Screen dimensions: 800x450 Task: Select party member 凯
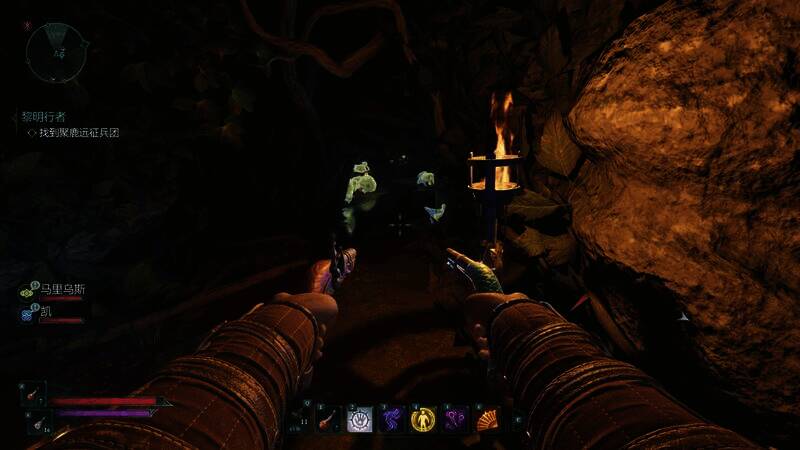pos(46,313)
